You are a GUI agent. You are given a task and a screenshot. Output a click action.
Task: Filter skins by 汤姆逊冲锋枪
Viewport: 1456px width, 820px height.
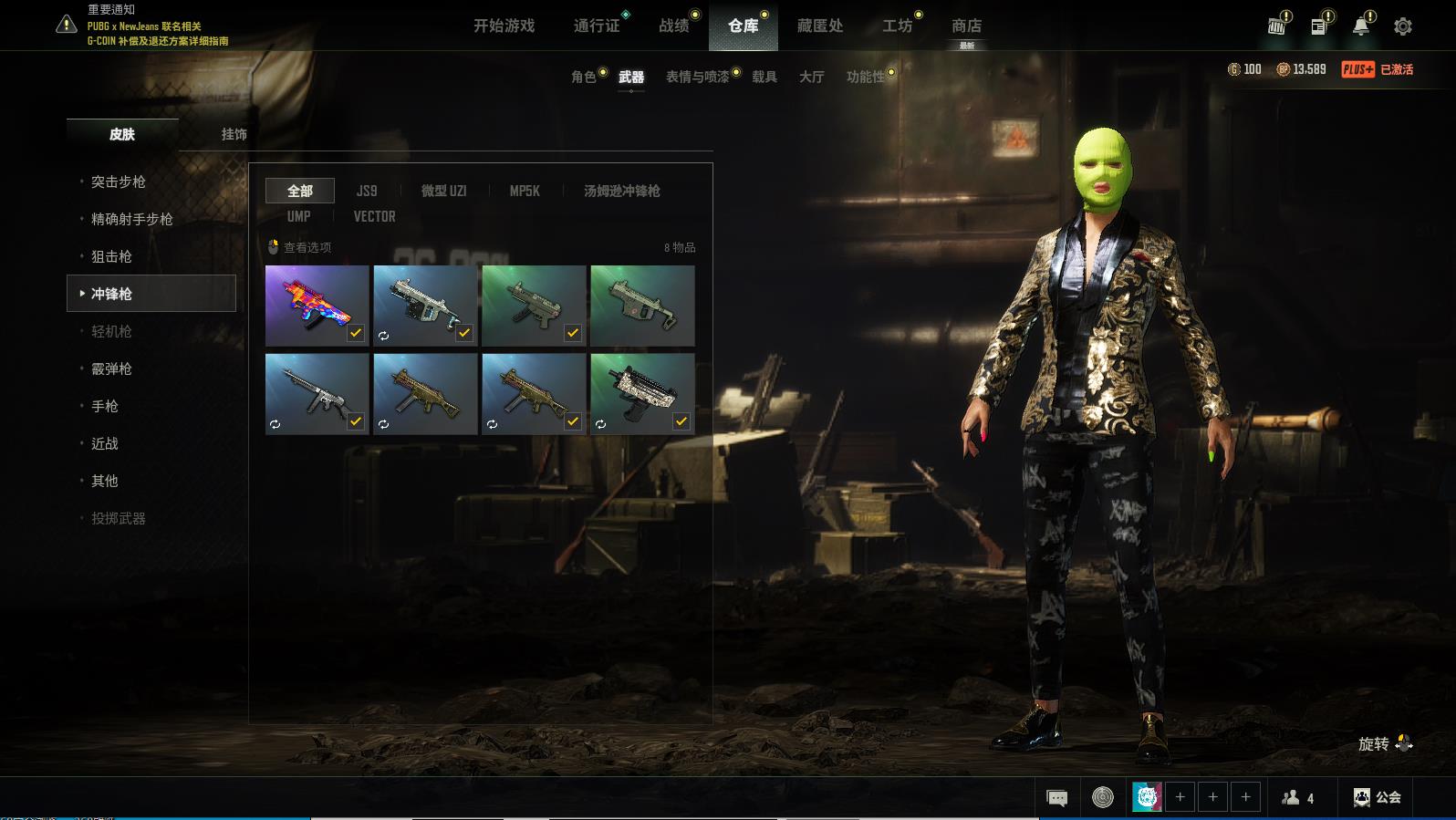621,191
